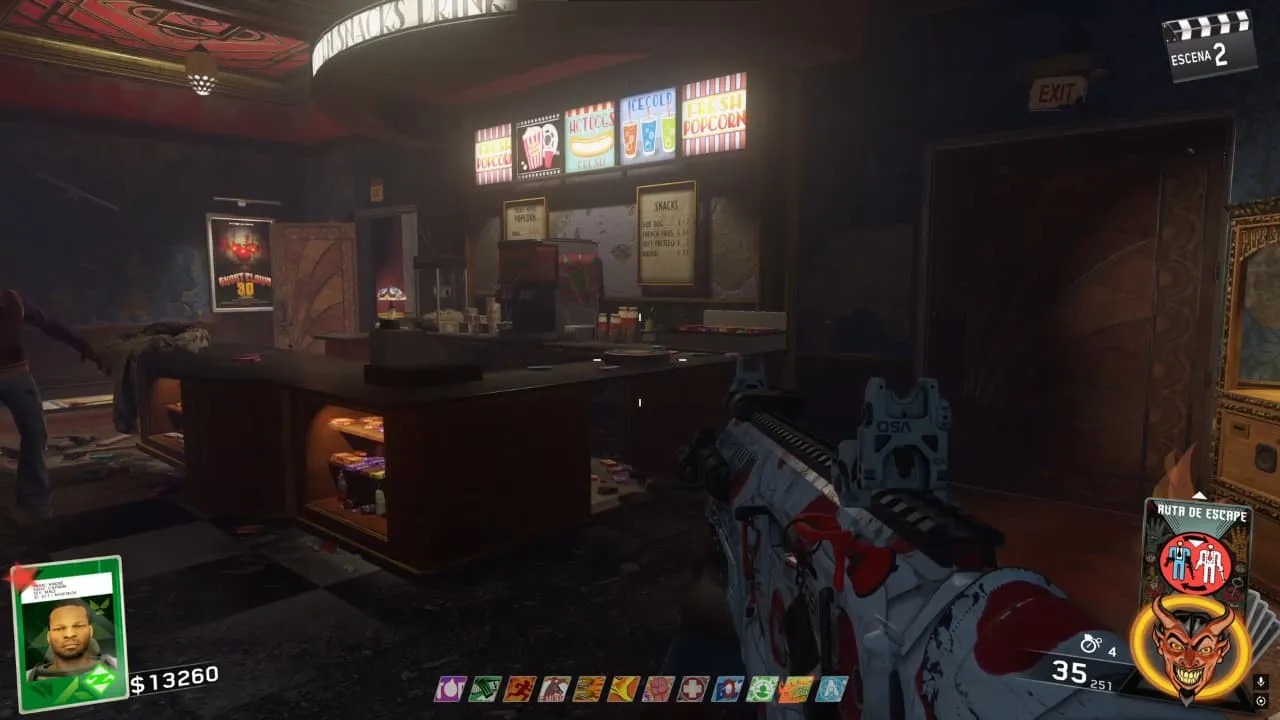The width and height of the screenshot is (1280, 720).
Task: Click the Escena 2 clapperboard indicator
Action: [1210, 45]
